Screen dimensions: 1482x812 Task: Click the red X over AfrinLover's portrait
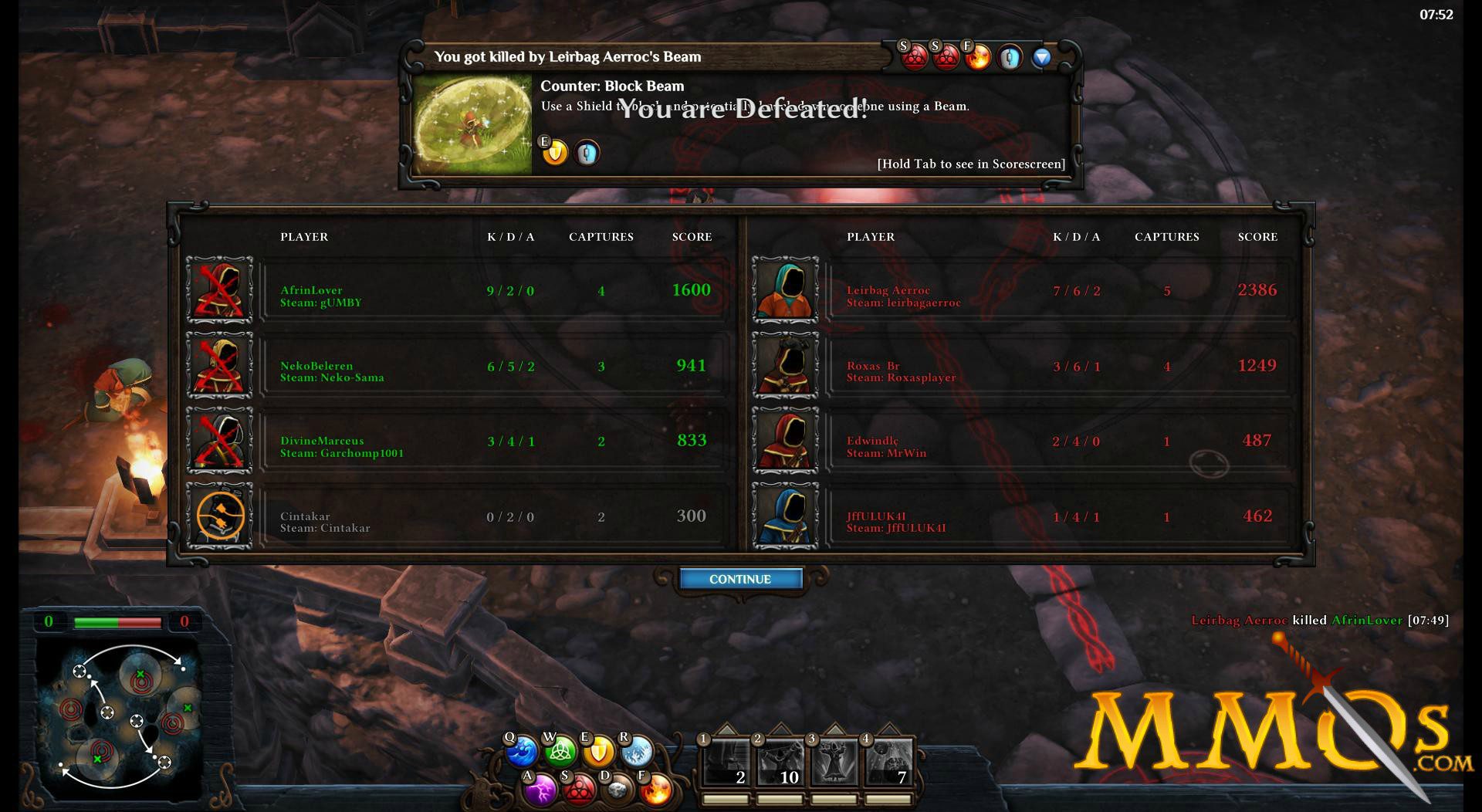218,292
